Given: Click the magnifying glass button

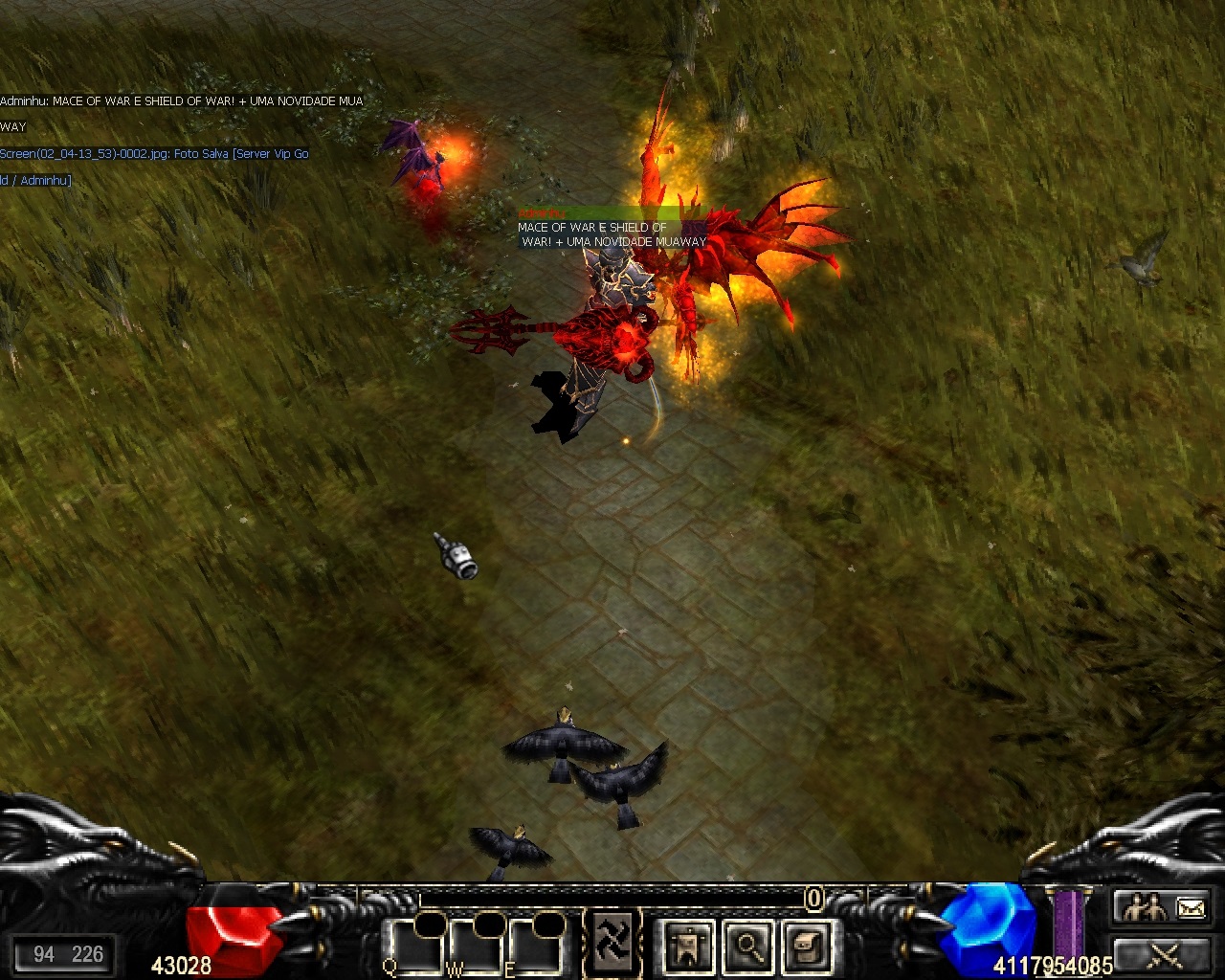Looking at the screenshot, I should point(746,946).
